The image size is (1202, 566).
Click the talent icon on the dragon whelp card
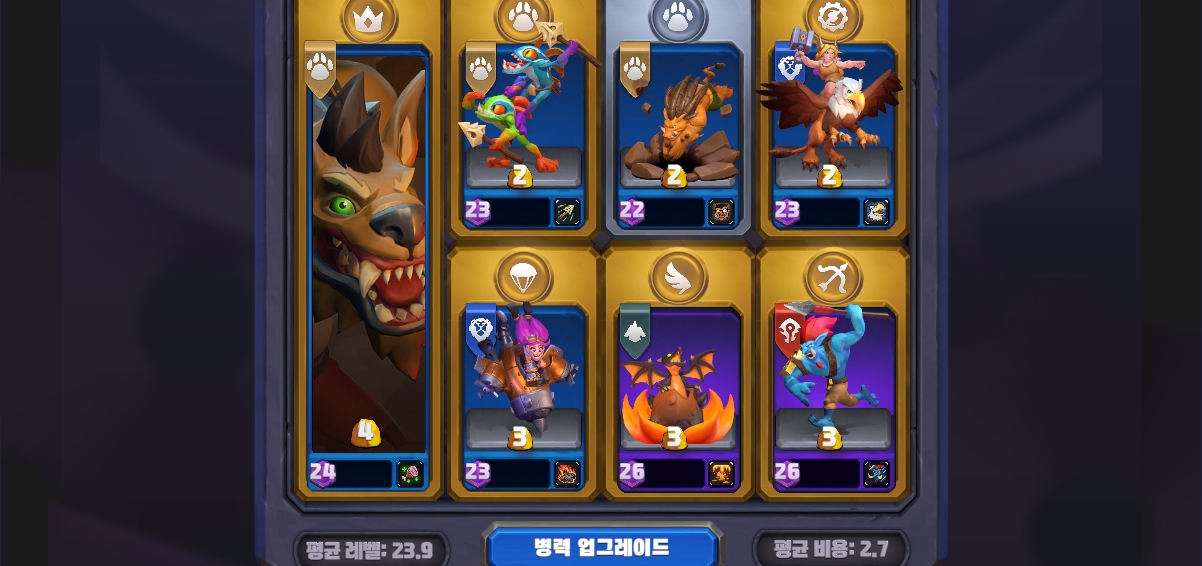pyautogui.click(x=721, y=474)
